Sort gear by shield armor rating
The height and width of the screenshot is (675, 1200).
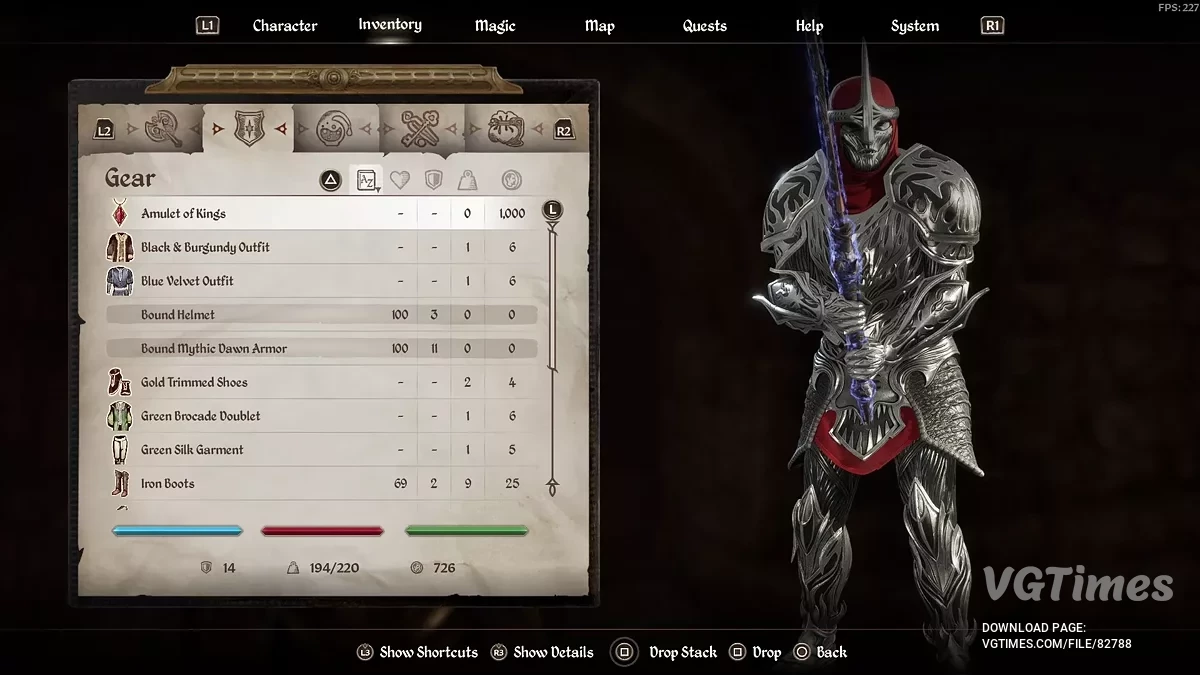coord(434,181)
